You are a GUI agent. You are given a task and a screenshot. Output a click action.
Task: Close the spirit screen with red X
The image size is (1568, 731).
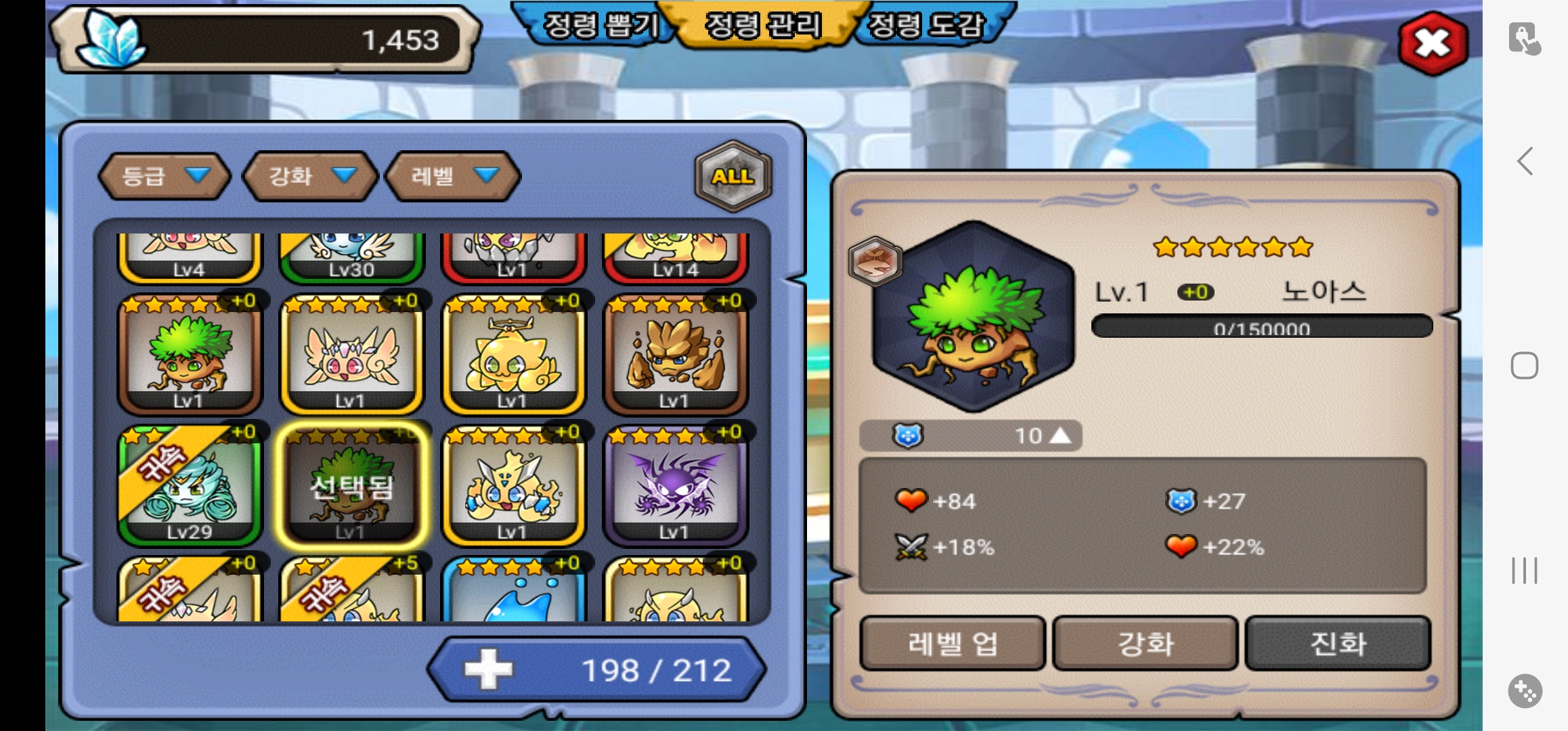click(x=1433, y=43)
